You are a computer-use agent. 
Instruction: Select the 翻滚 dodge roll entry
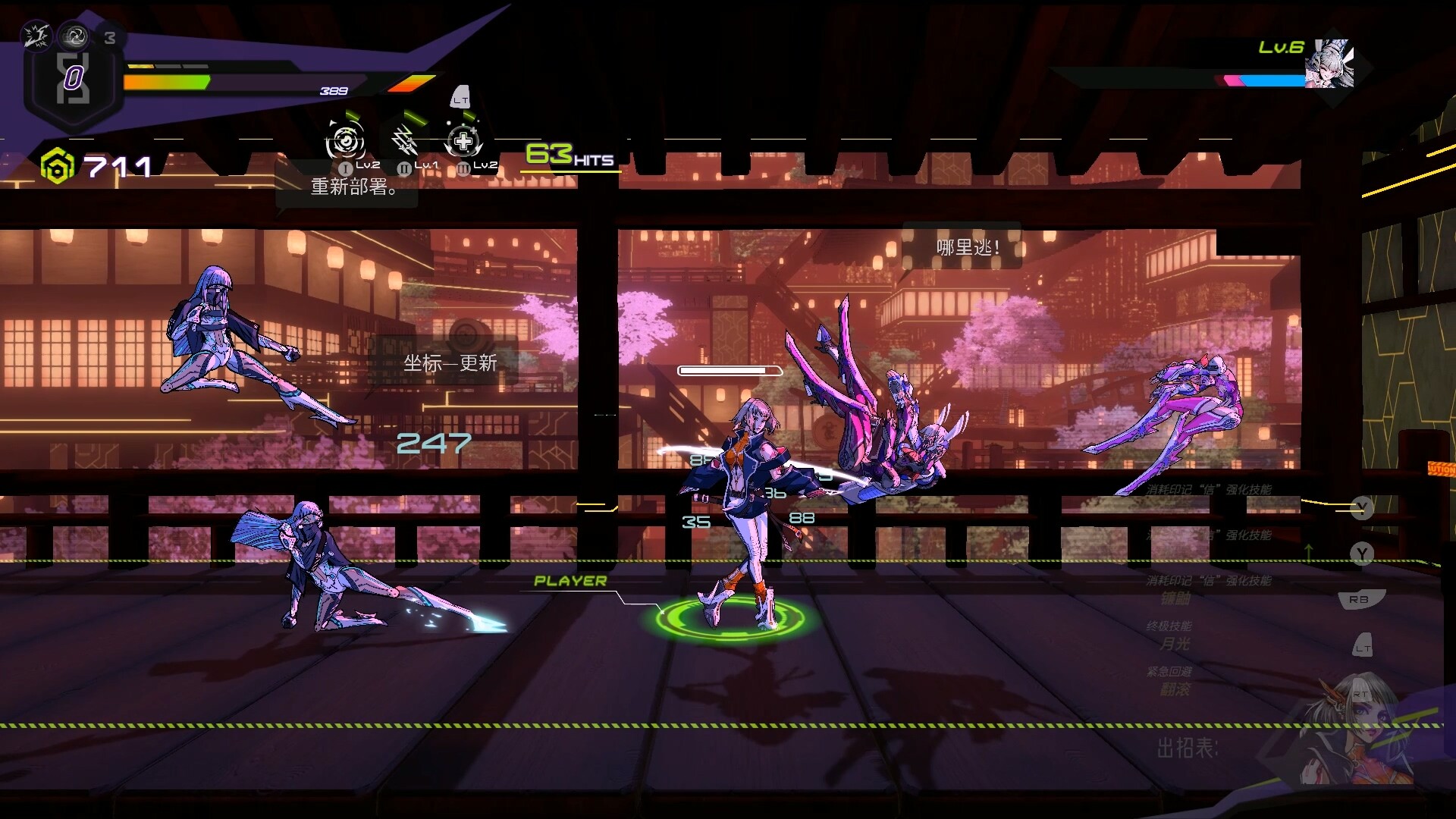(x=1175, y=689)
